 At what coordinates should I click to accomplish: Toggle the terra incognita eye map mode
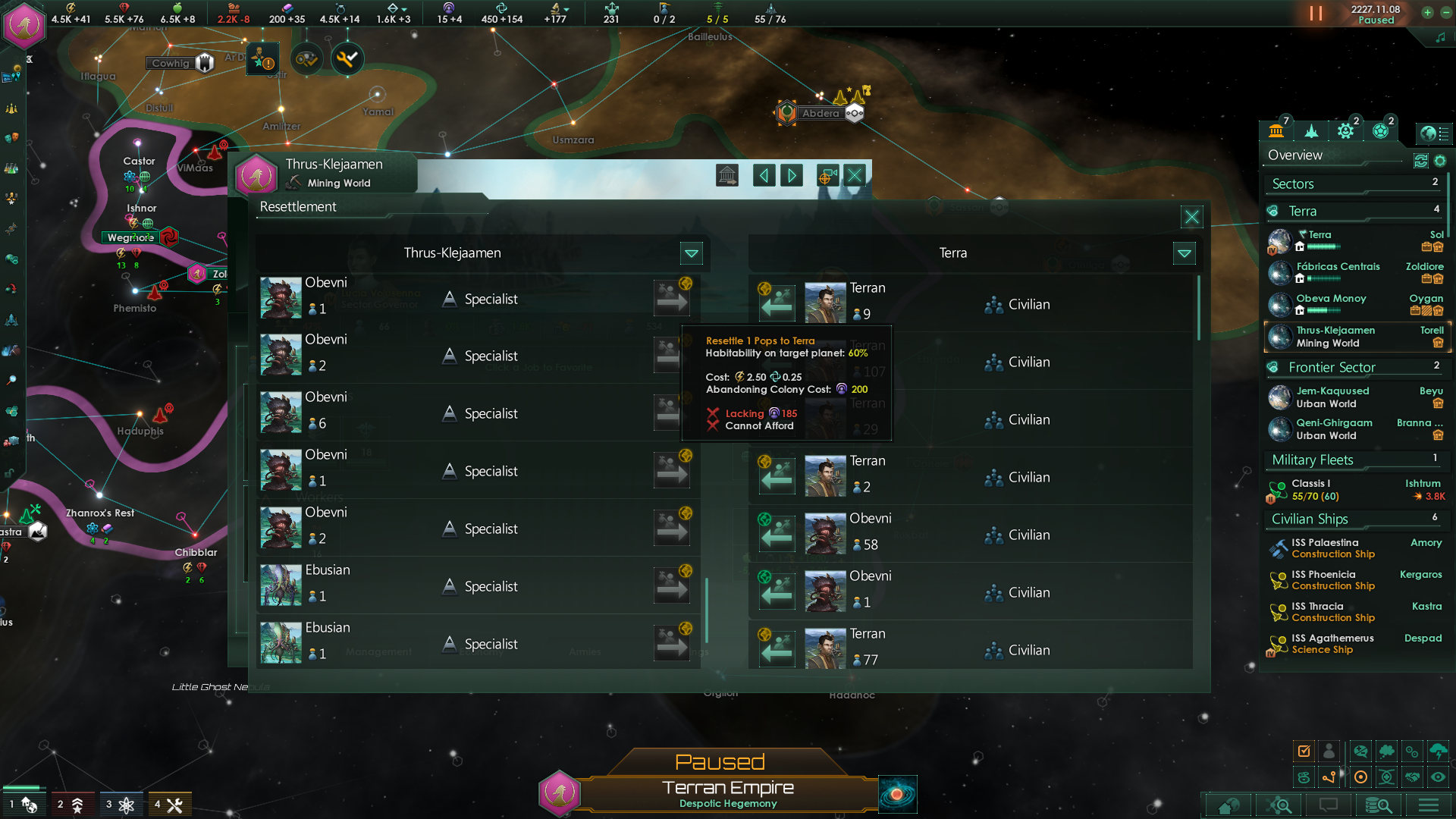click(x=1439, y=777)
